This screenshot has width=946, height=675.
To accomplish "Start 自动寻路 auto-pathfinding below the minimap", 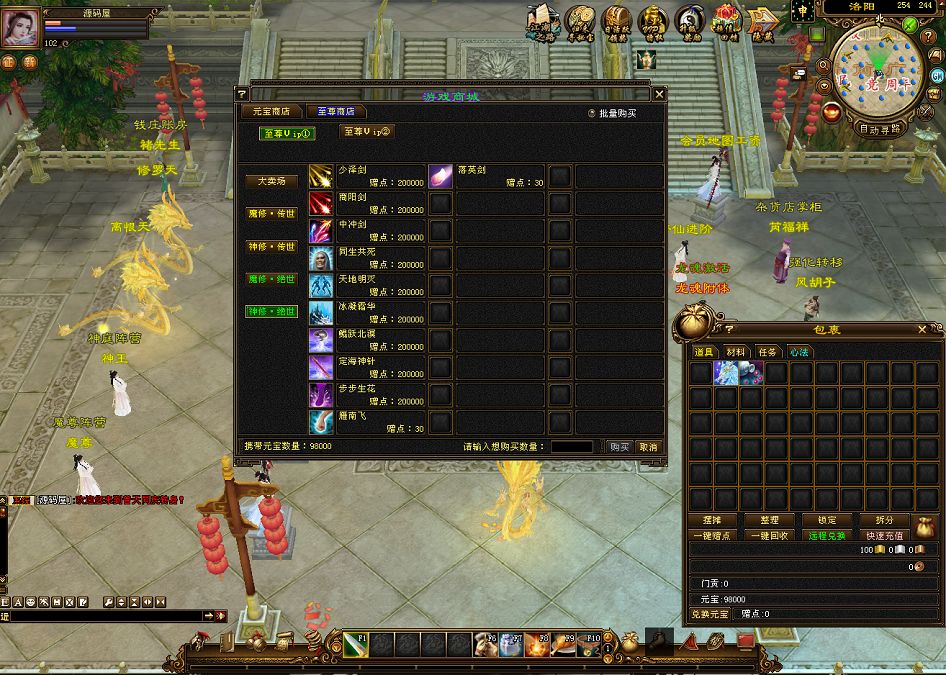I will pyautogui.click(x=880, y=129).
